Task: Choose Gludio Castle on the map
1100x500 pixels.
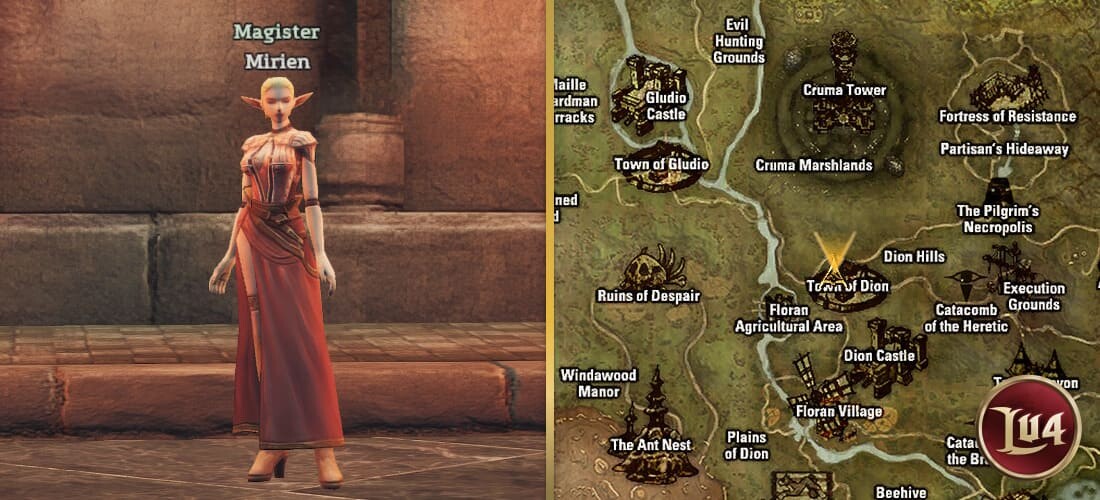Action: (648, 91)
